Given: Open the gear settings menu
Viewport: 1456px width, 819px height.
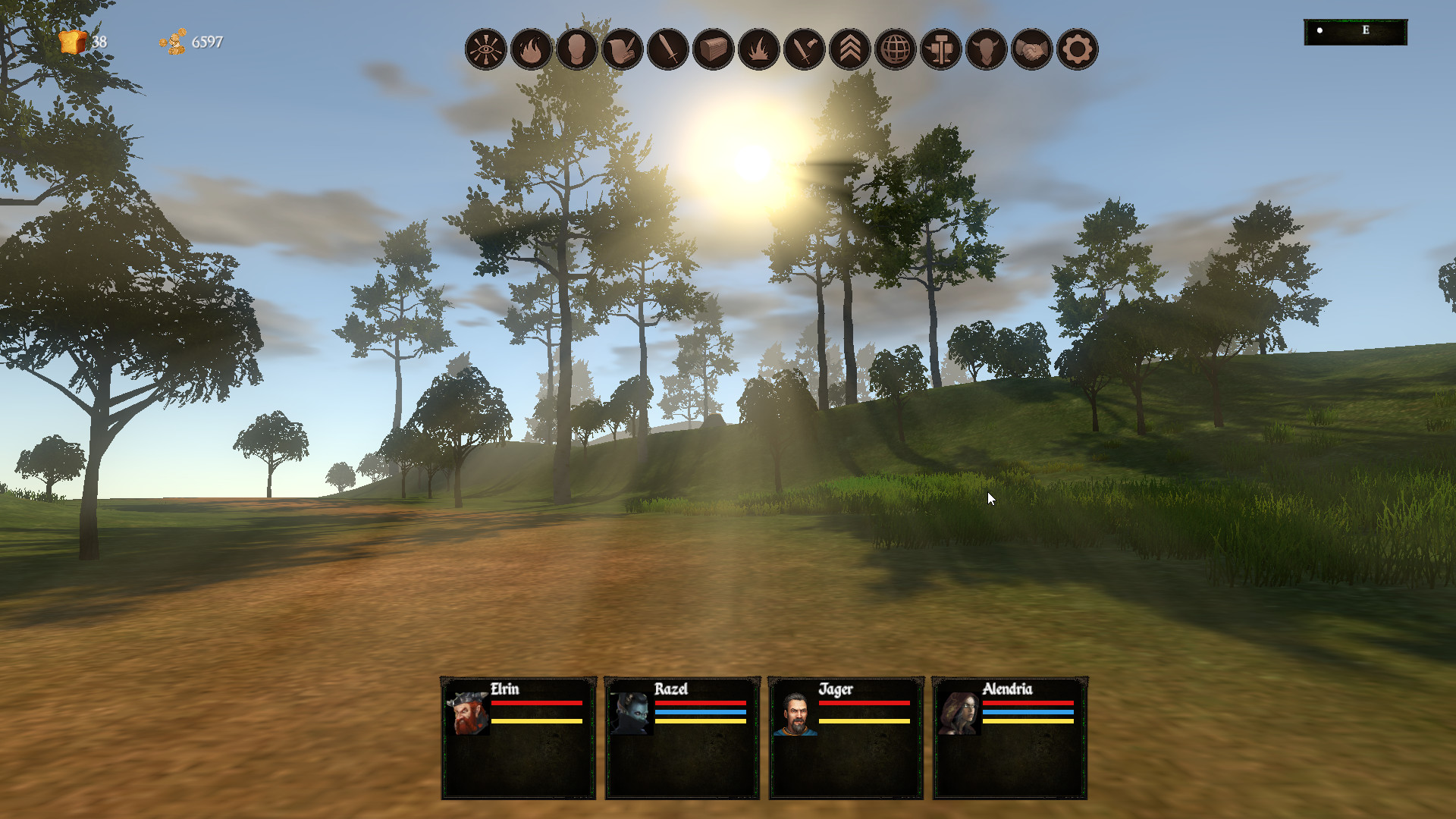Looking at the screenshot, I should click(x=1077, y=49).
